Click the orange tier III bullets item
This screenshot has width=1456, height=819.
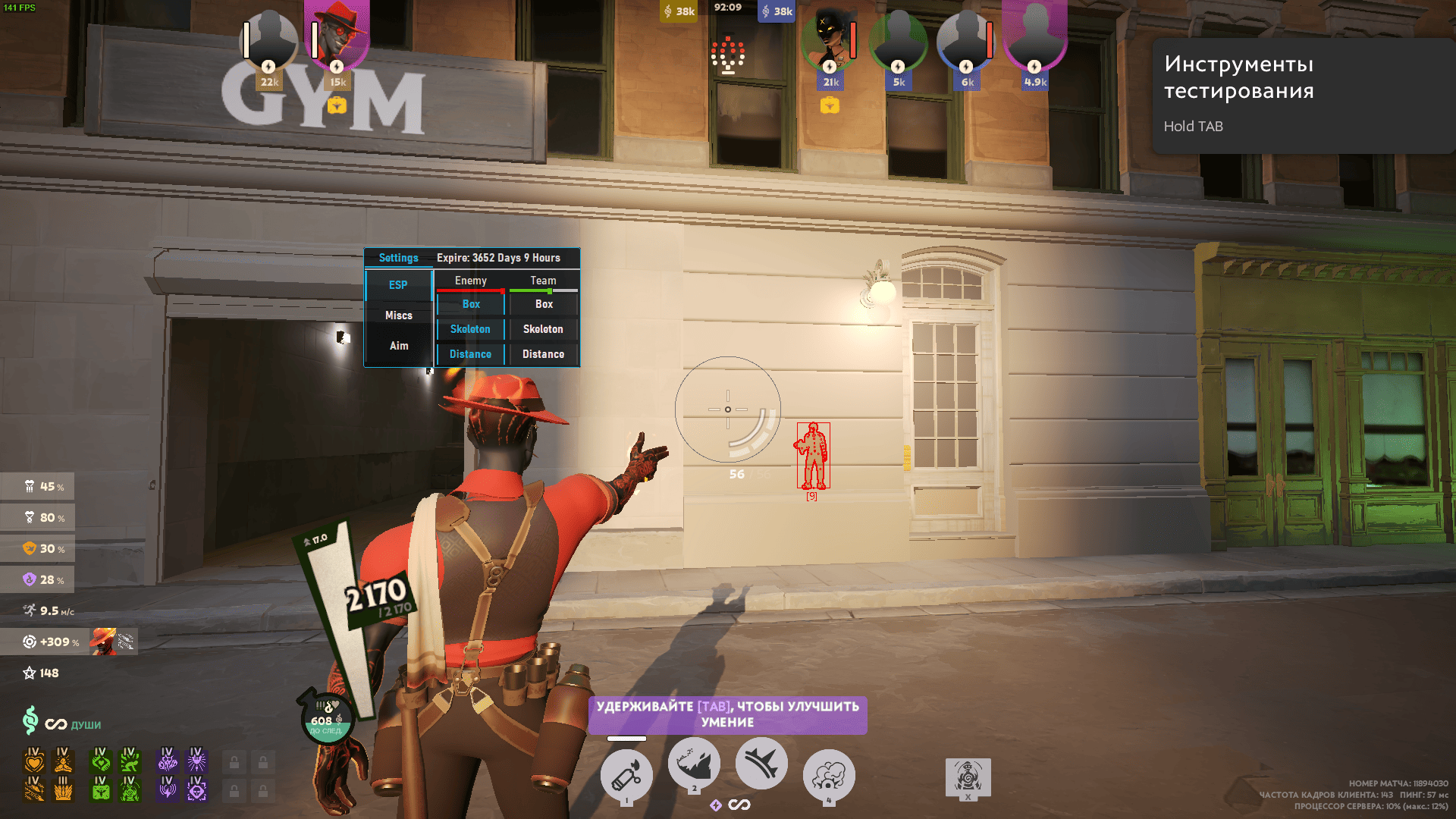coord(64,789)
